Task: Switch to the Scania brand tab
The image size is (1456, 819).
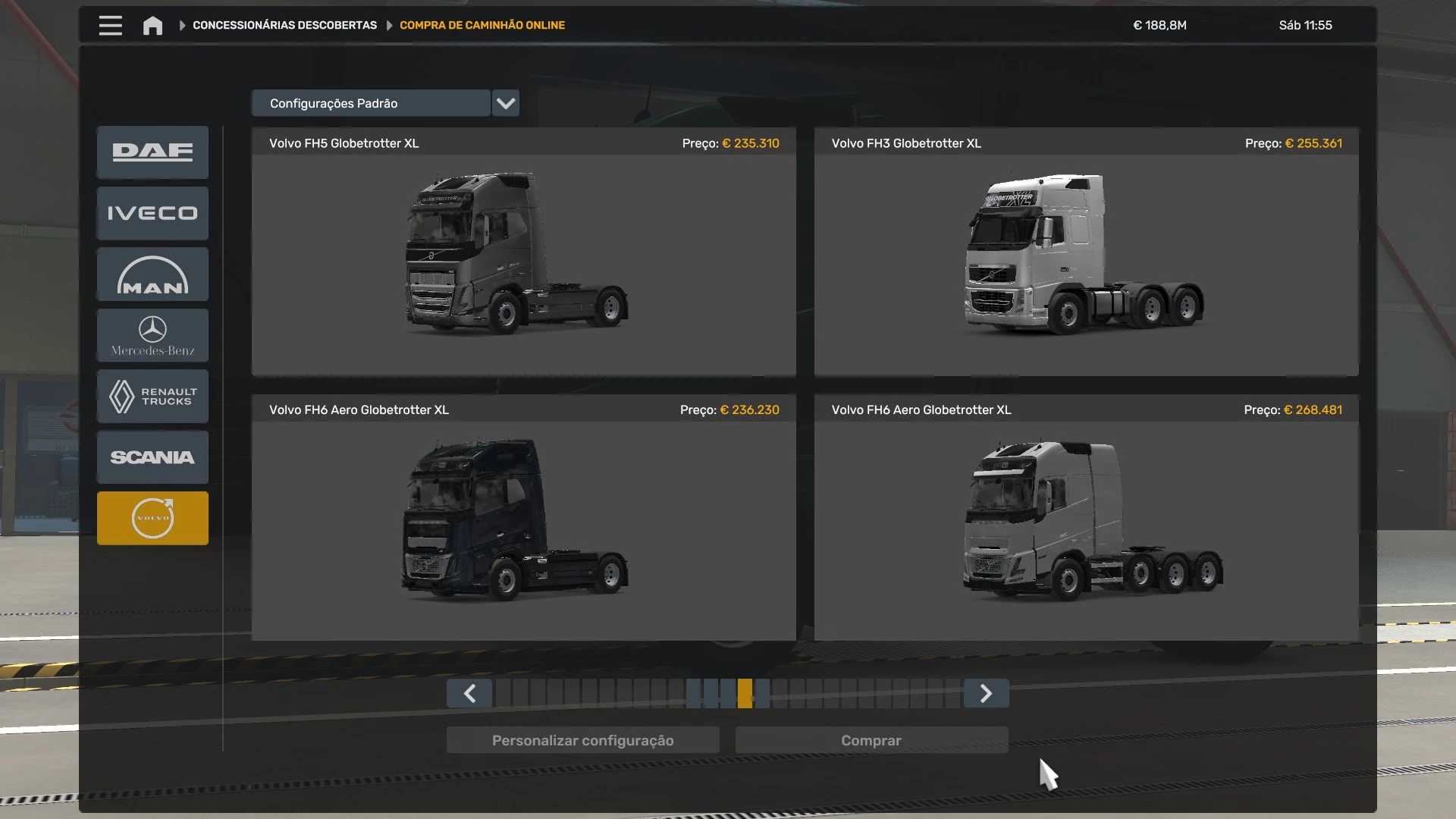Action: (x=152, y=457)
